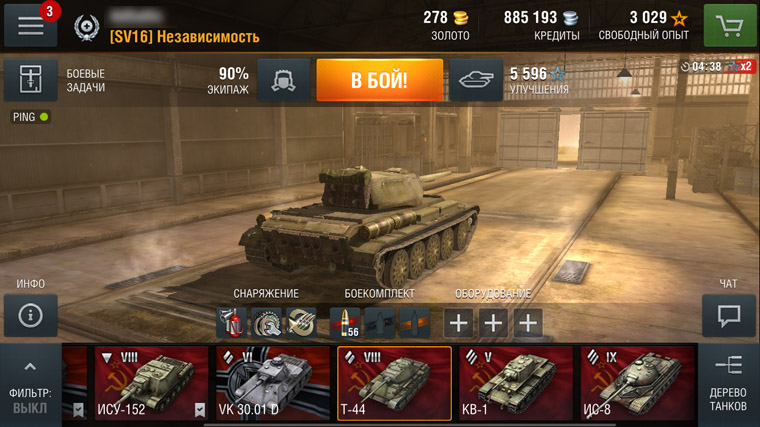
Task: Select the repair kit consumable slot
Action: point(266,322)
